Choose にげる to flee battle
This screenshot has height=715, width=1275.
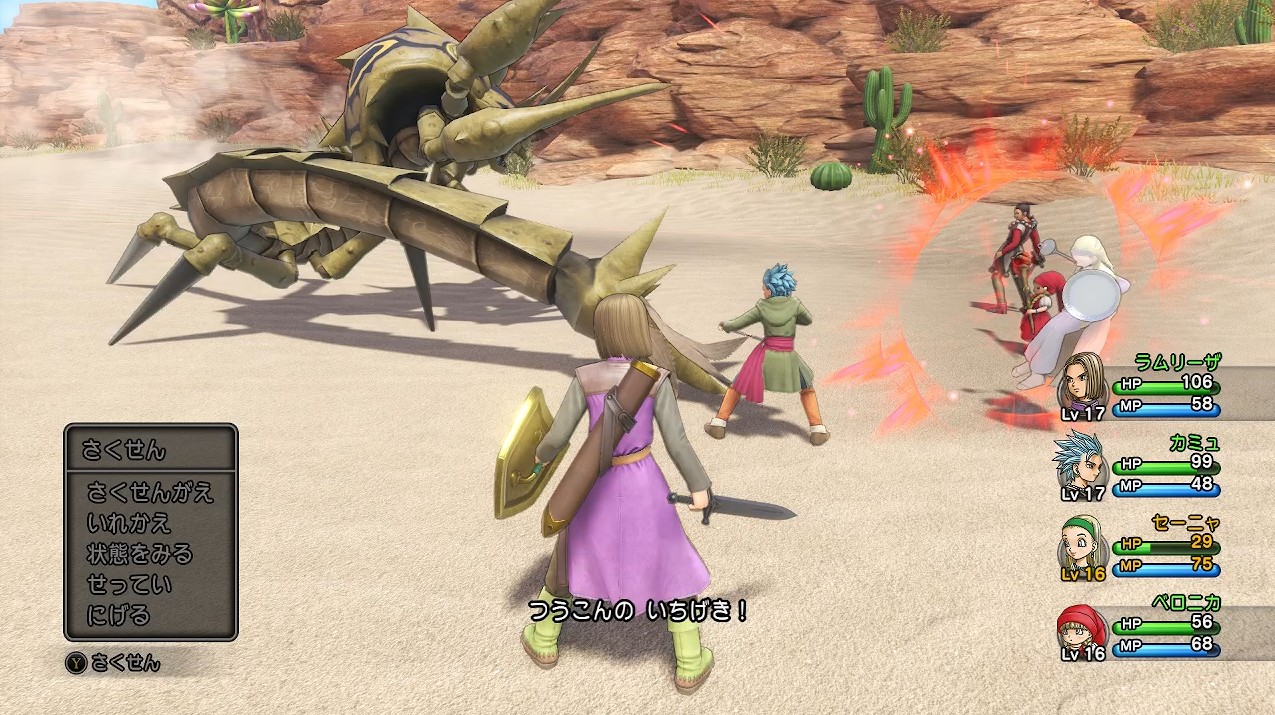coord(118,614)
